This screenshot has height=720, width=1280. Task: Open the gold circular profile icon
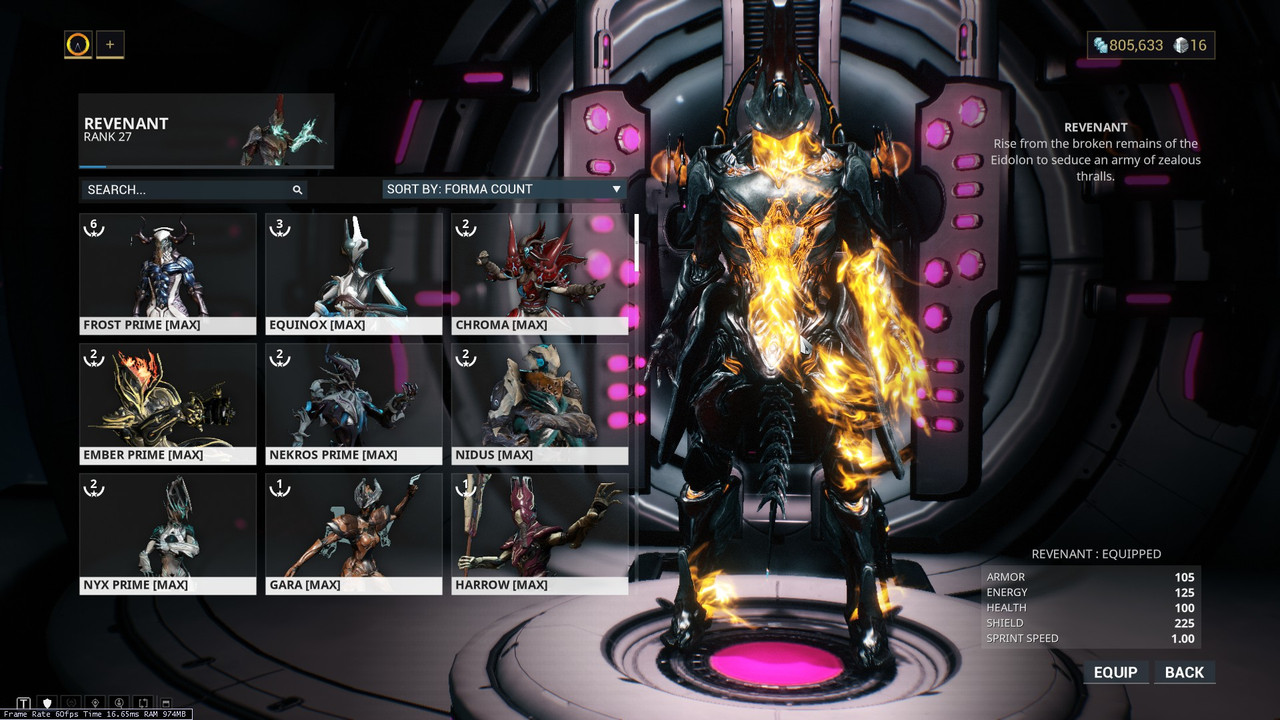pos(78,44)
